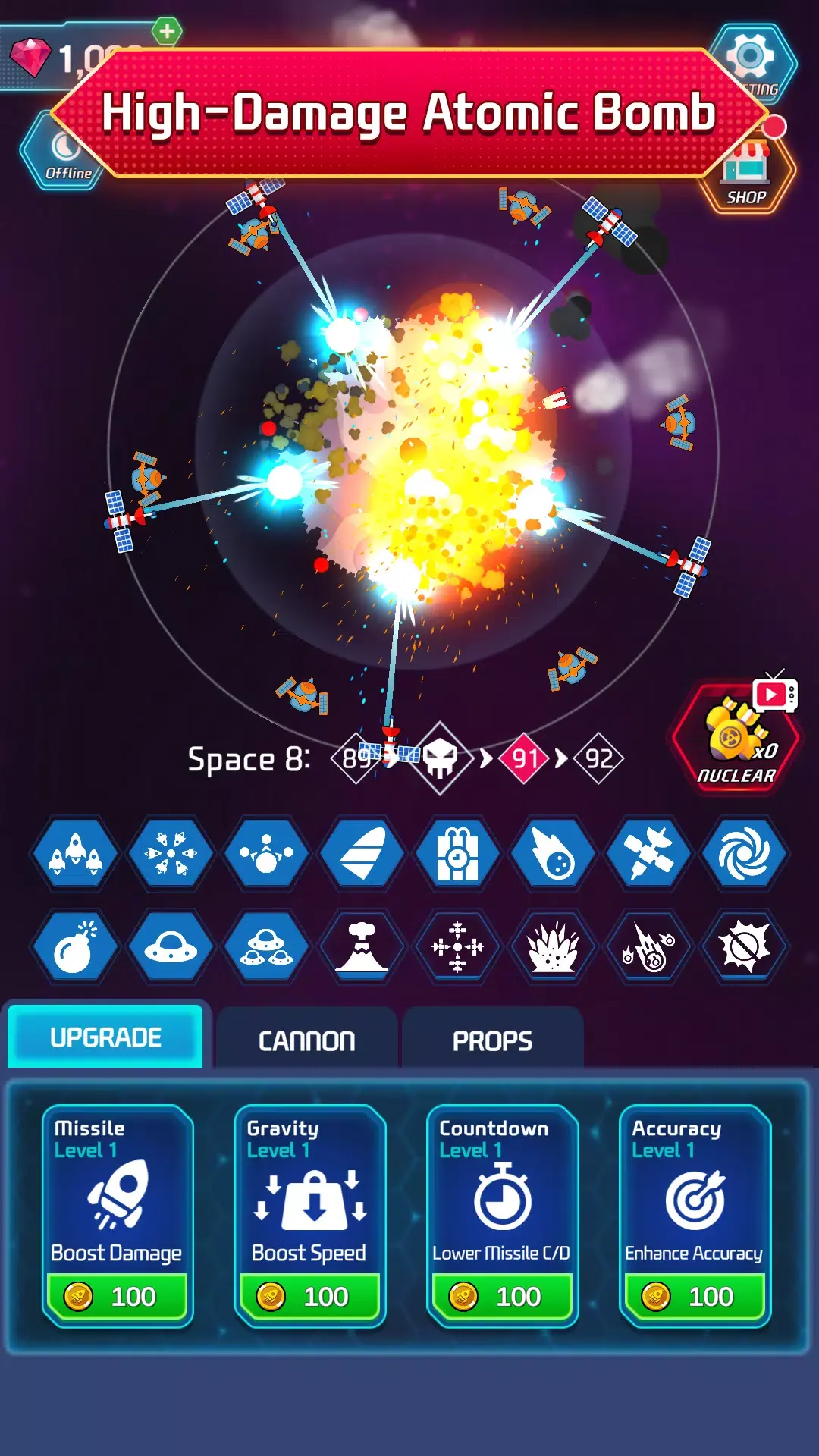Activate the black hole swirl icon
The image size is (819, 1456).
(x=745, y=855)
